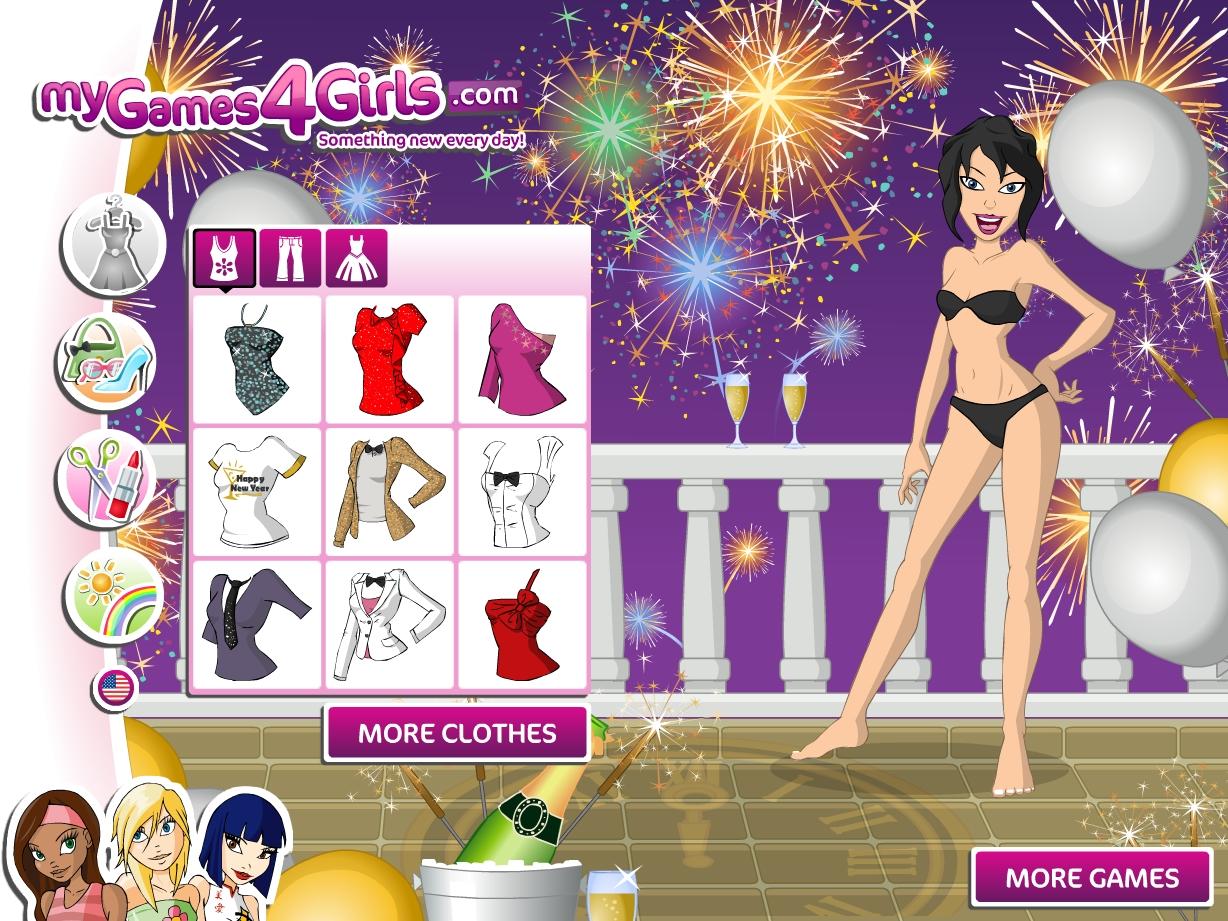
Task: Switch to the dresses tab
Action: coord(356,257)
